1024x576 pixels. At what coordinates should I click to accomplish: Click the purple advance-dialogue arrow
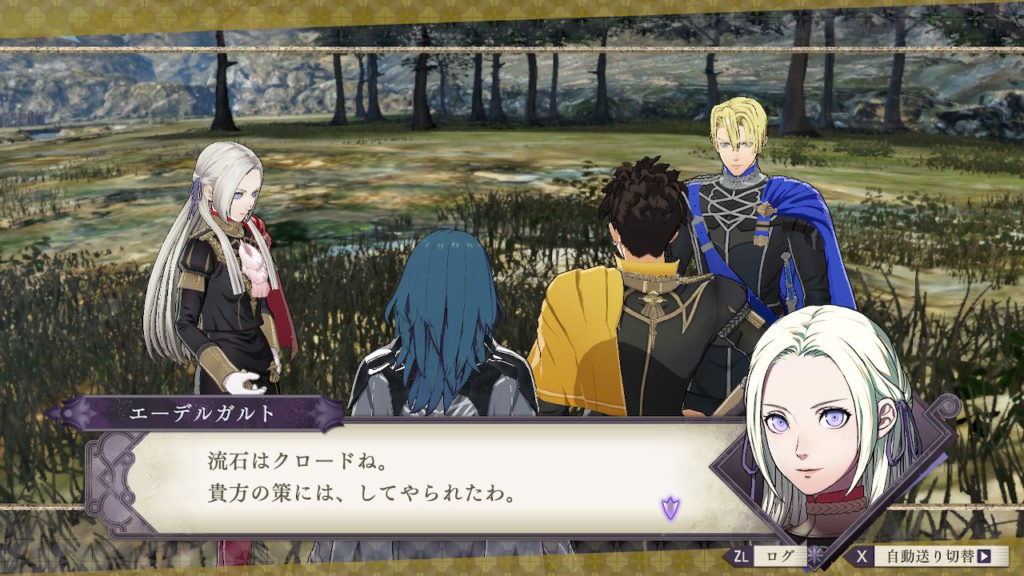coord(668,507)
